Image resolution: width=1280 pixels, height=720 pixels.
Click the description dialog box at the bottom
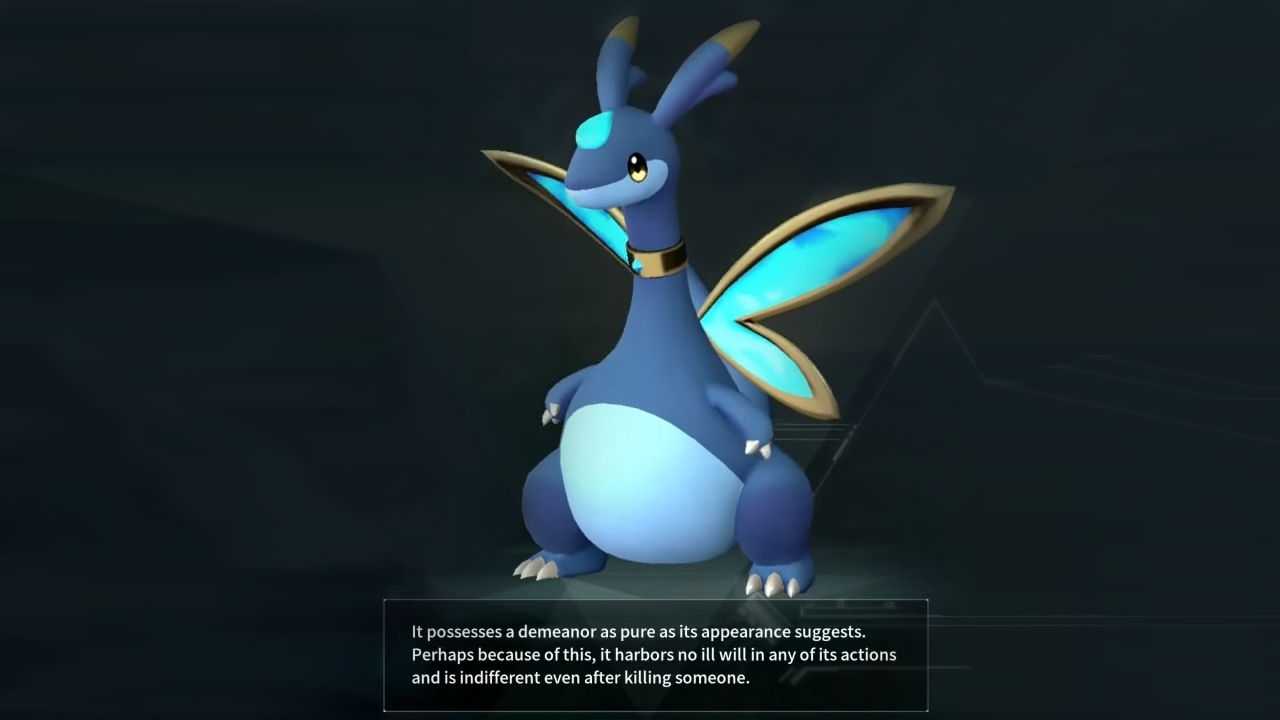point(655,655)
